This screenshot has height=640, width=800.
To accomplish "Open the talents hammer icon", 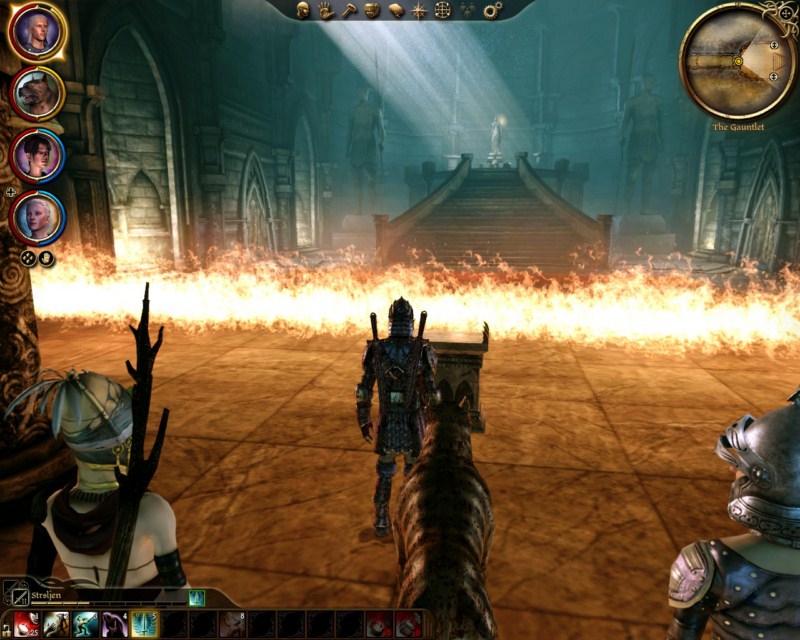I will coord(348,10).
